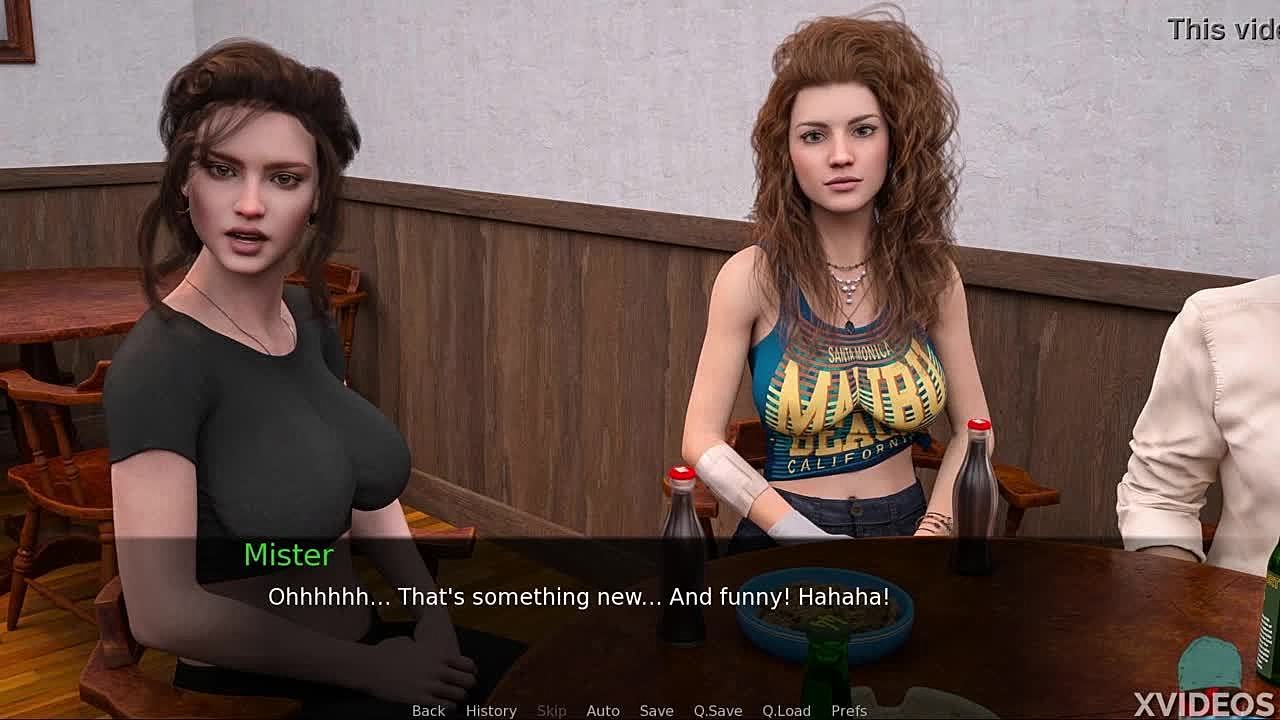Quick save with Q.Save
Screen dimensions: 1280x720
coord(718,710)
